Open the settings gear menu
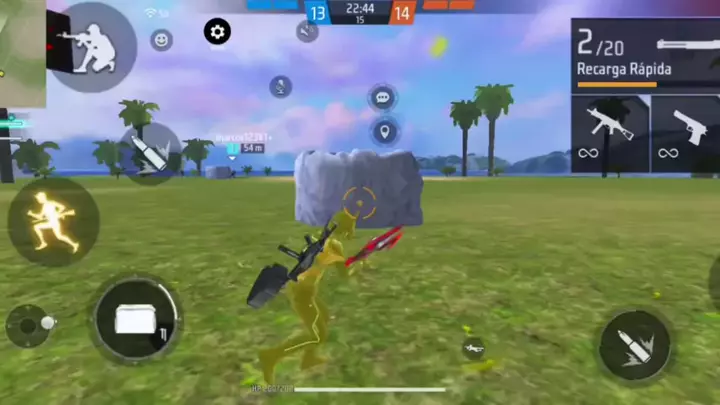720x405 pixels. (x=218, y=31)
